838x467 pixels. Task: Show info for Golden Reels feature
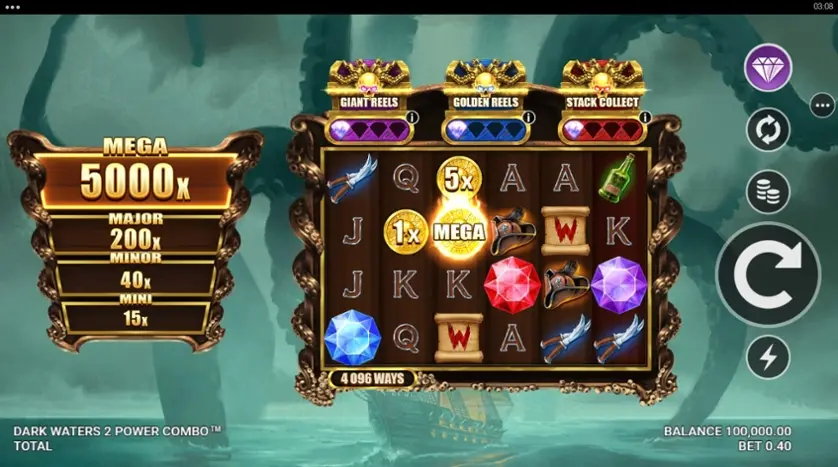click(529, 118)
